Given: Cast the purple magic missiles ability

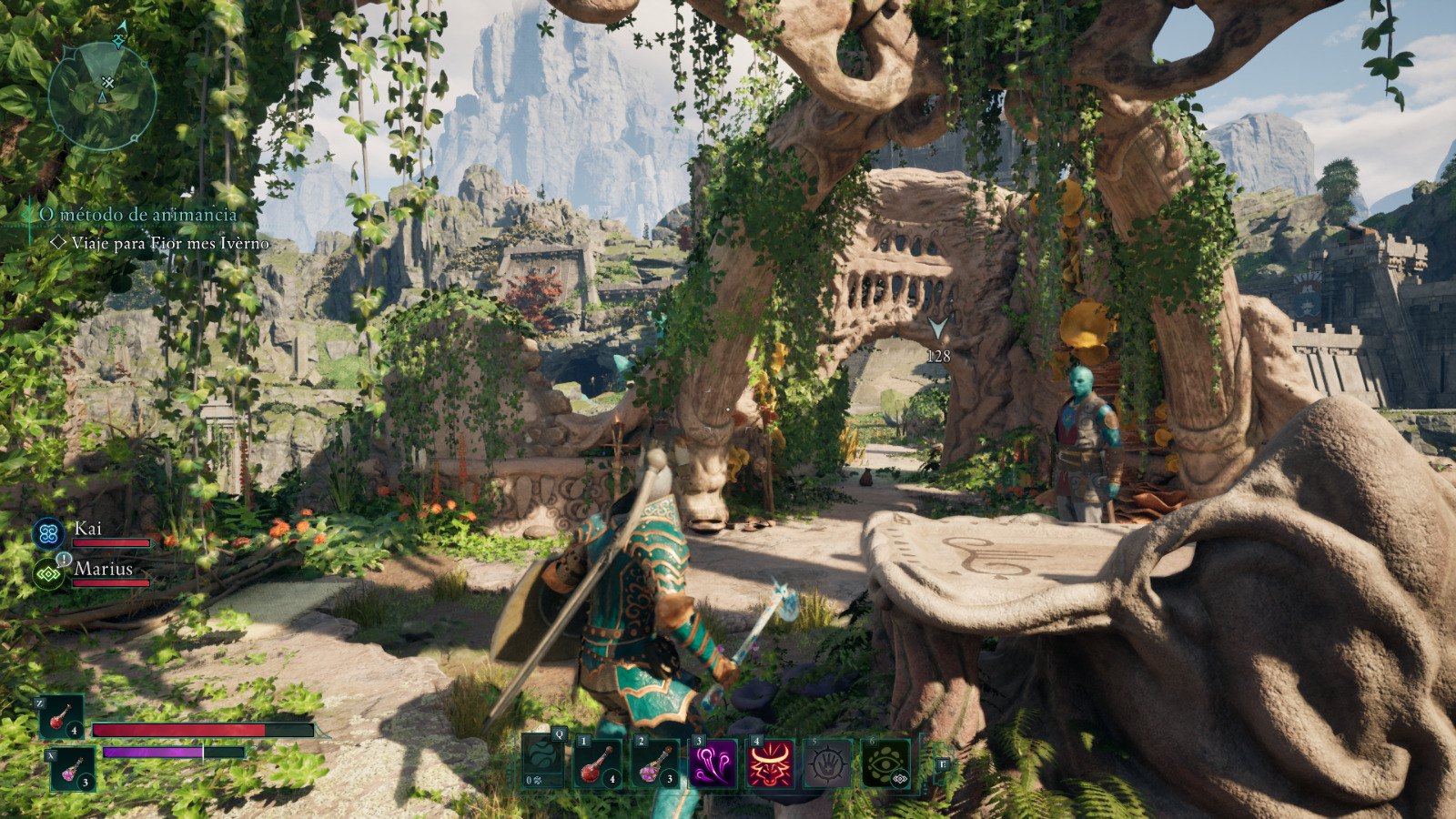Looking at the screenshot, I should pyautogui.click(x=713, y=763).
